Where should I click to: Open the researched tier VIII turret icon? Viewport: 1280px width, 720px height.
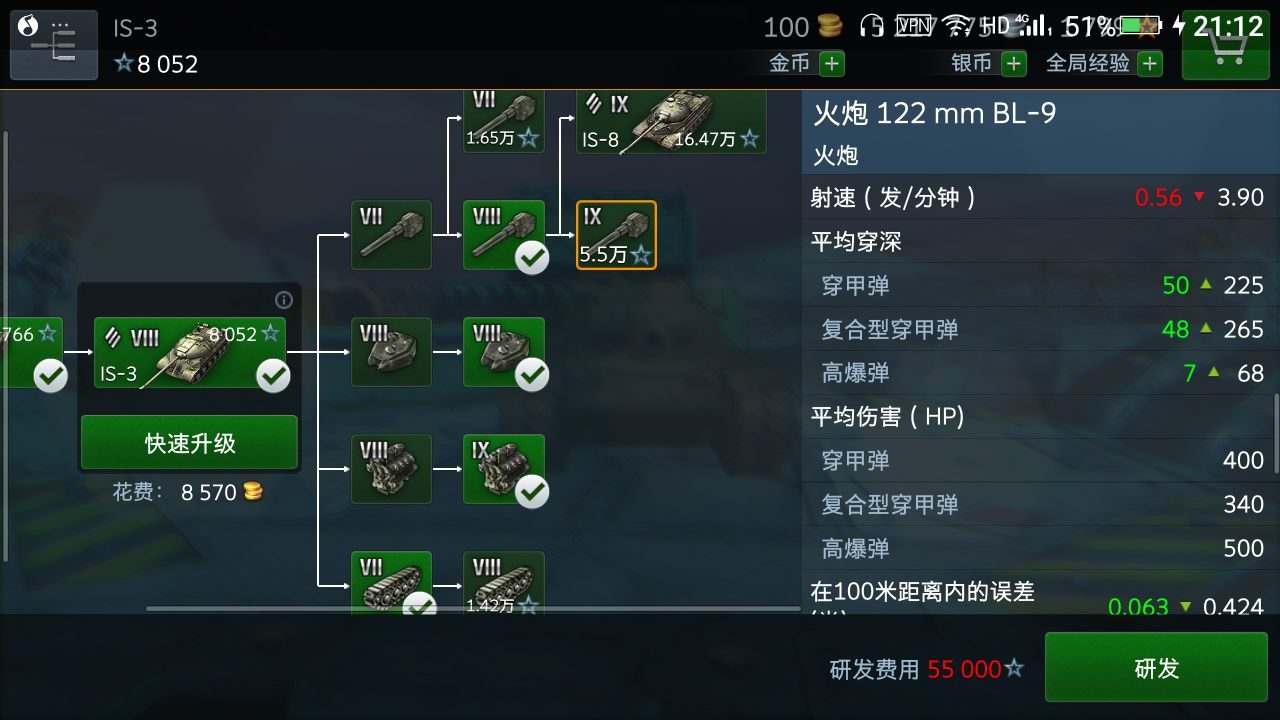pos(504,352)
